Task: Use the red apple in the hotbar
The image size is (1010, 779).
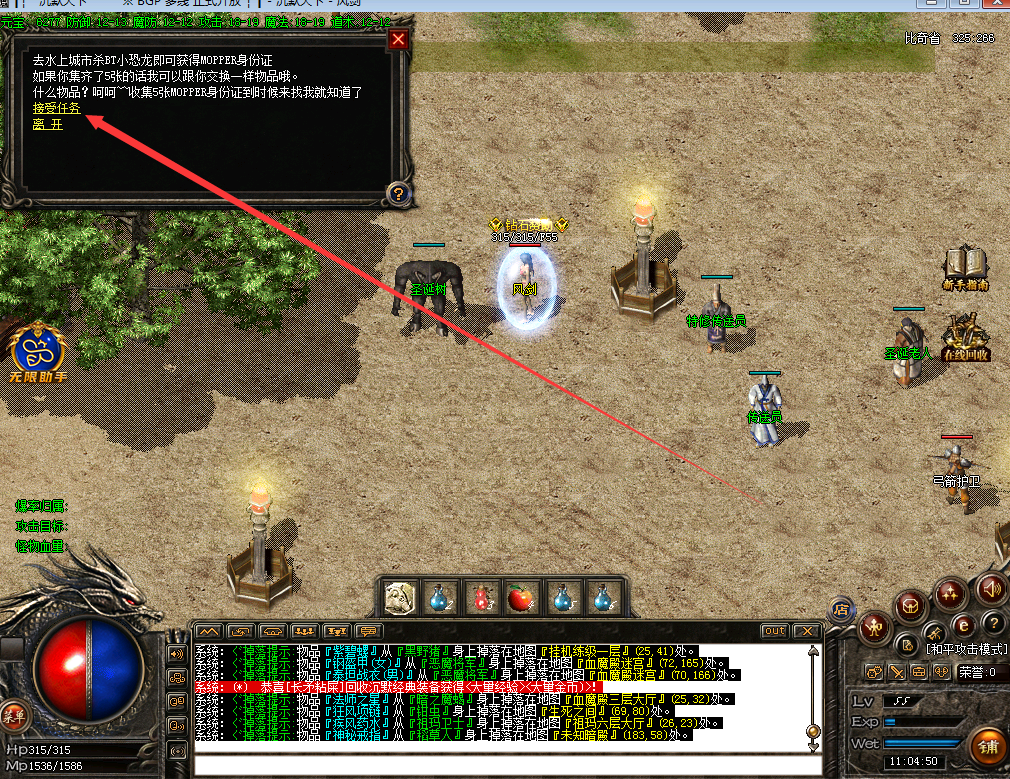Action: pos(520,598)
